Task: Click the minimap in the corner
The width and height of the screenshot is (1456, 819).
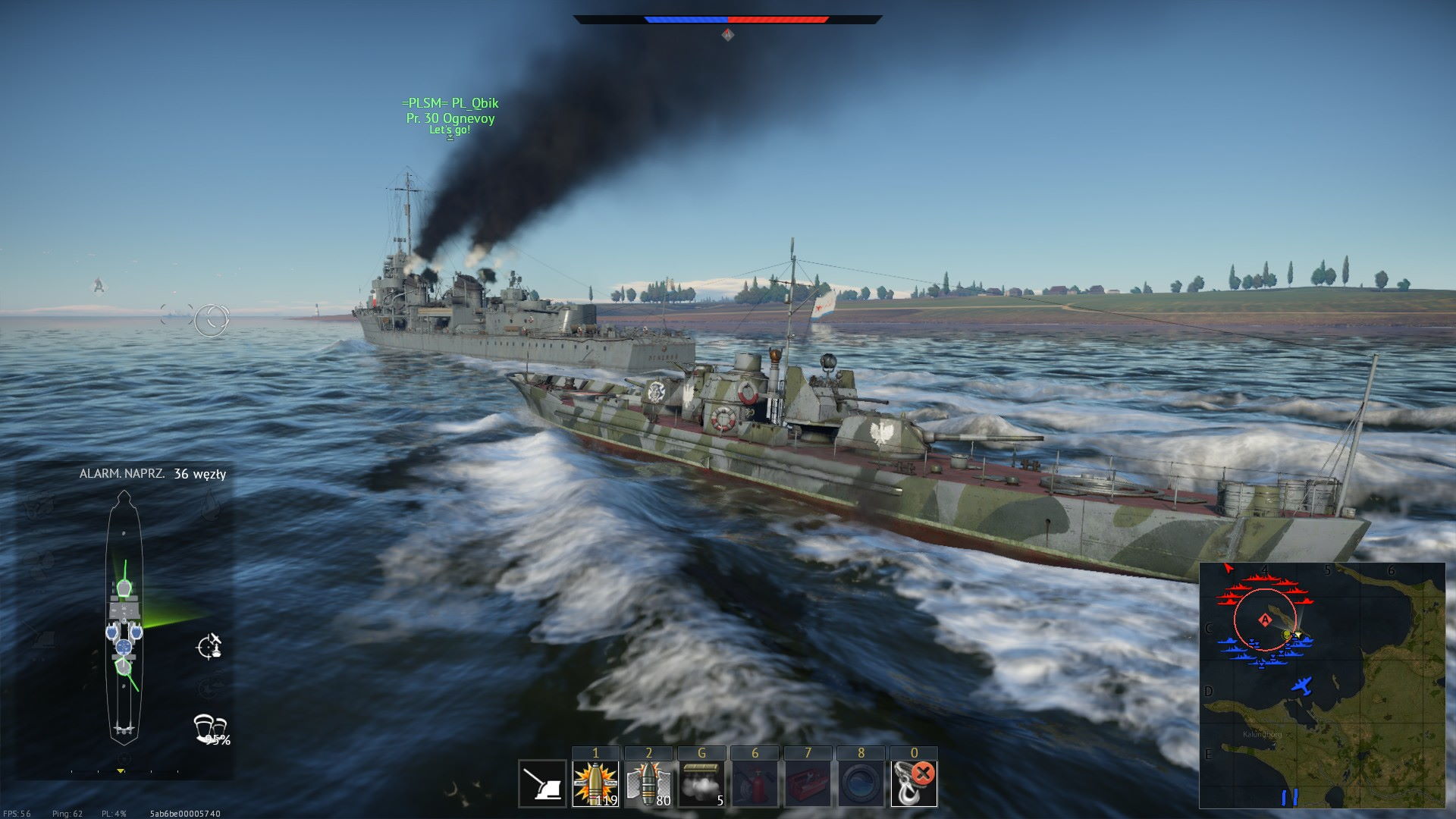Action: point(1322,686)
